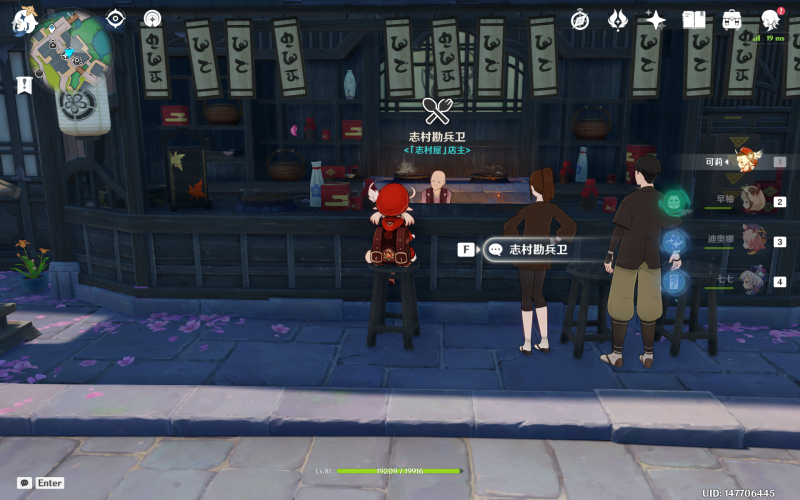The width and height of the screenshot is (800, 500).
Task: Open the backpack inventory
Action: click(x=732, y=19)
